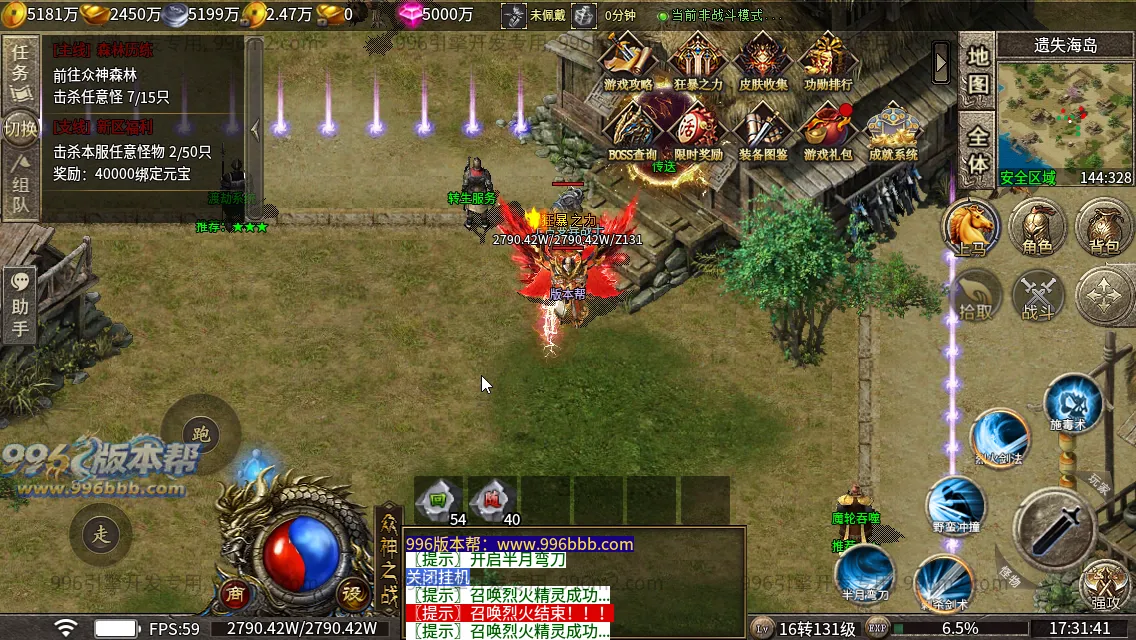Claim rewards from the 游戏礼包 gift bag
Screen dimensions: 1136x640
[828, 130]
